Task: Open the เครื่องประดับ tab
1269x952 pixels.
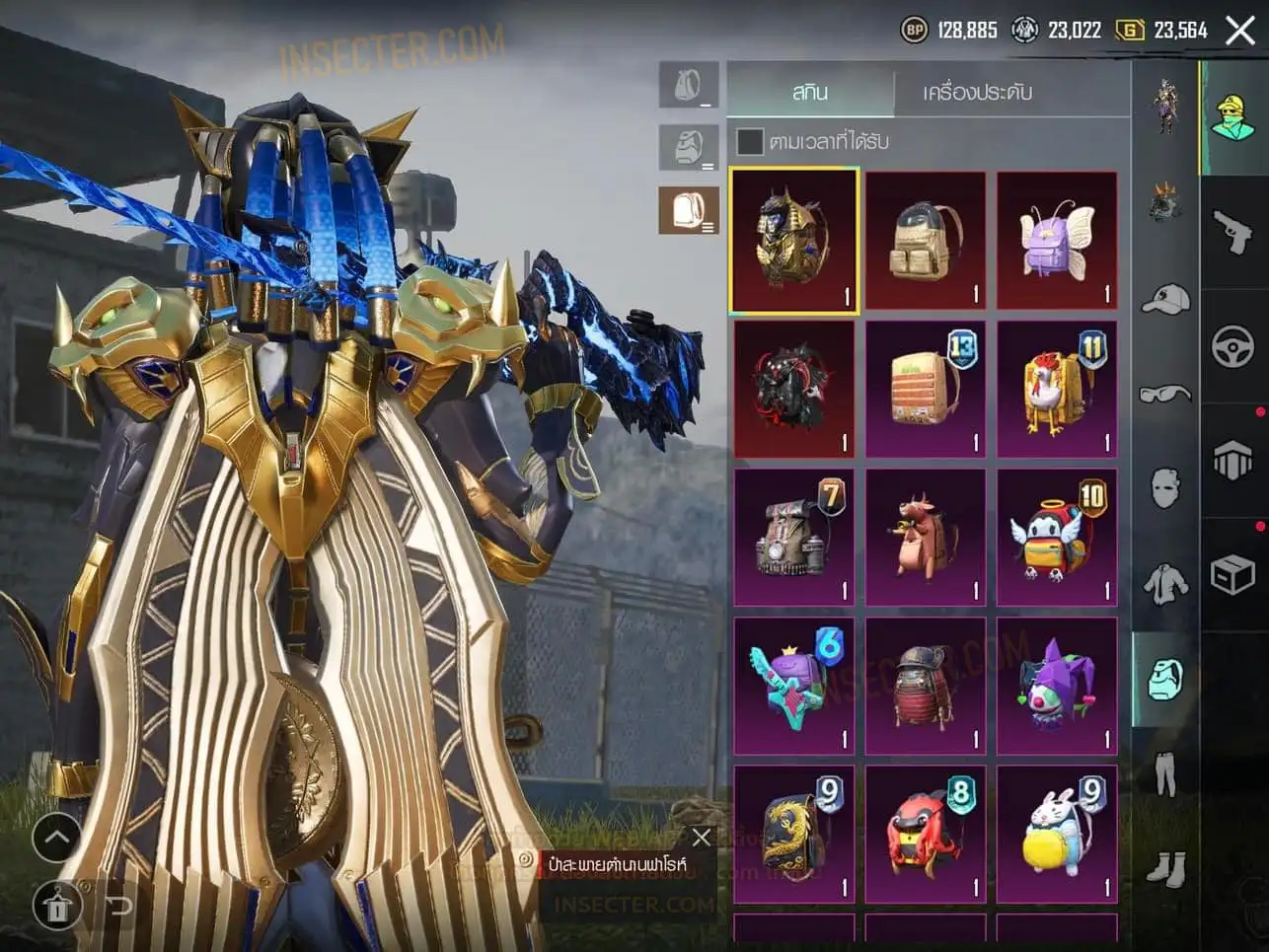Action: pos(977,92)
